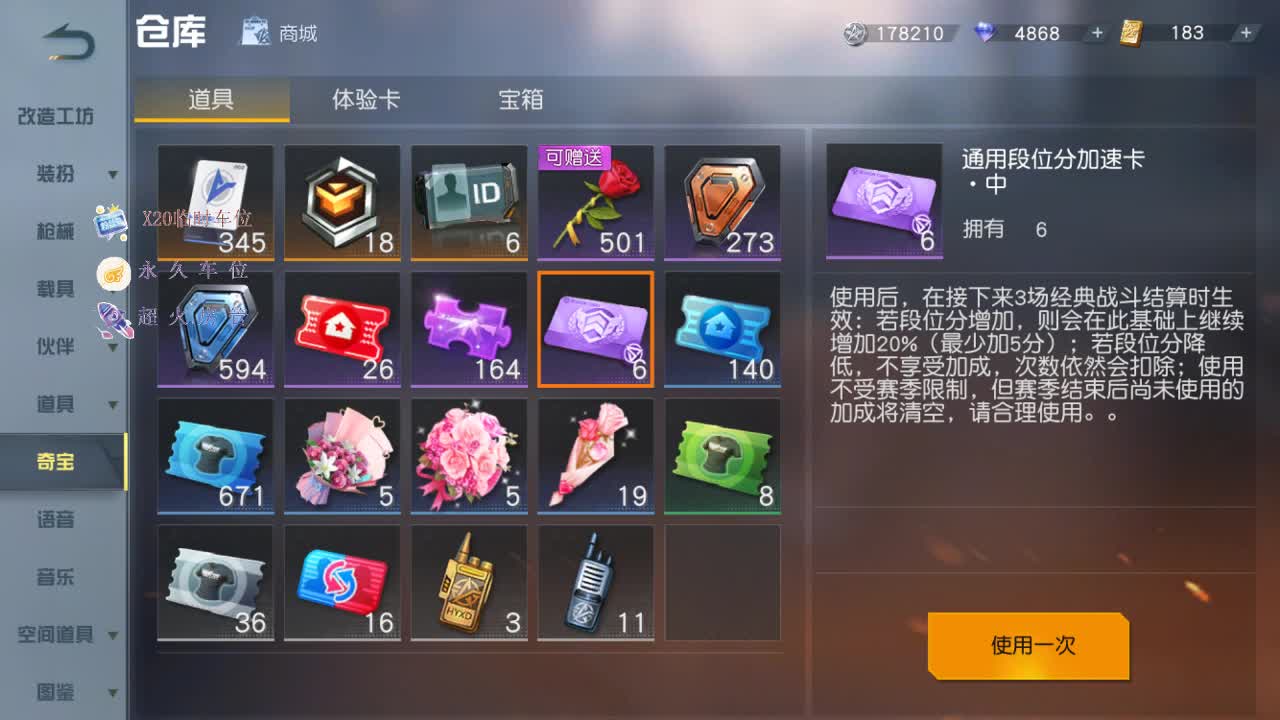Switch to the 体验卡 tab
Viewport: 1280px width, 720px height.
tap(365, 101)
